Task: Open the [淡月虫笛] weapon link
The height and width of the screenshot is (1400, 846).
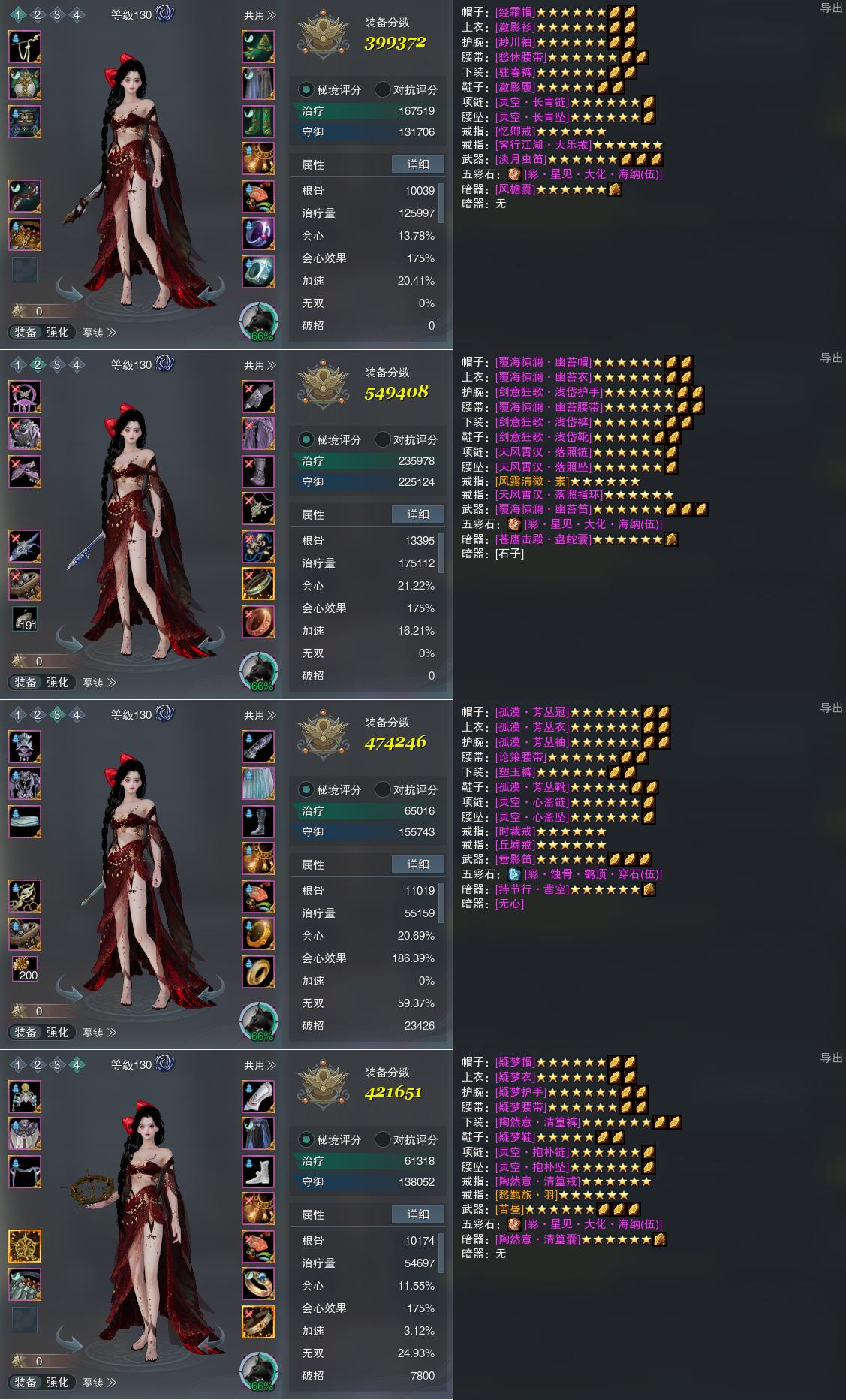Action: click(520, 159)
